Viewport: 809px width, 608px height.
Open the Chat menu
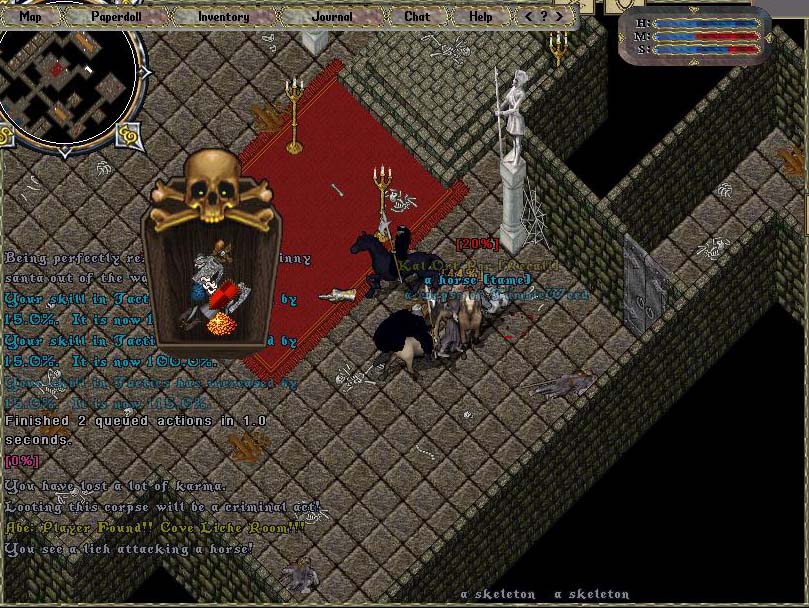(417, 16)
